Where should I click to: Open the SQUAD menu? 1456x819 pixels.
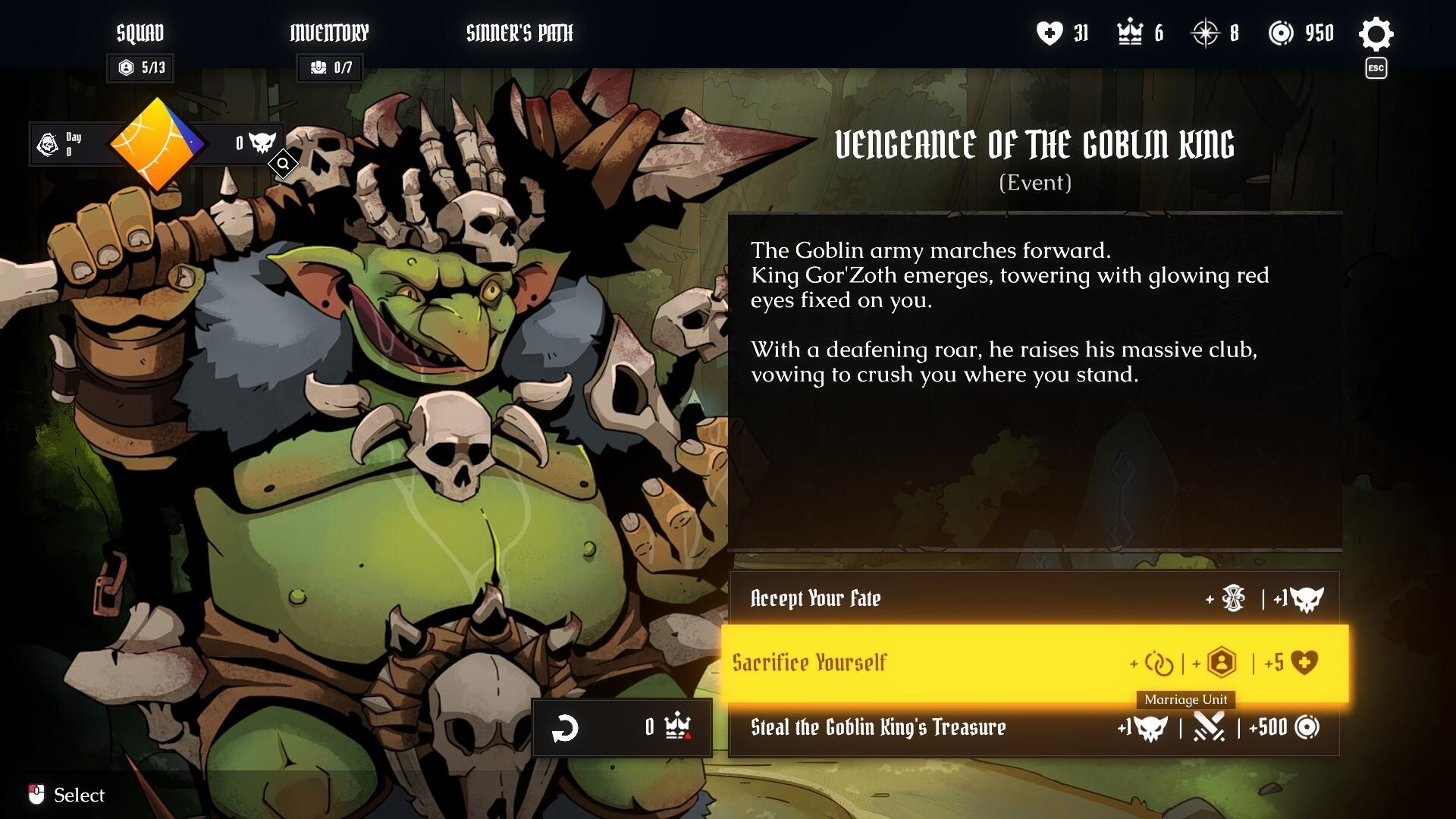pos(140,33)
